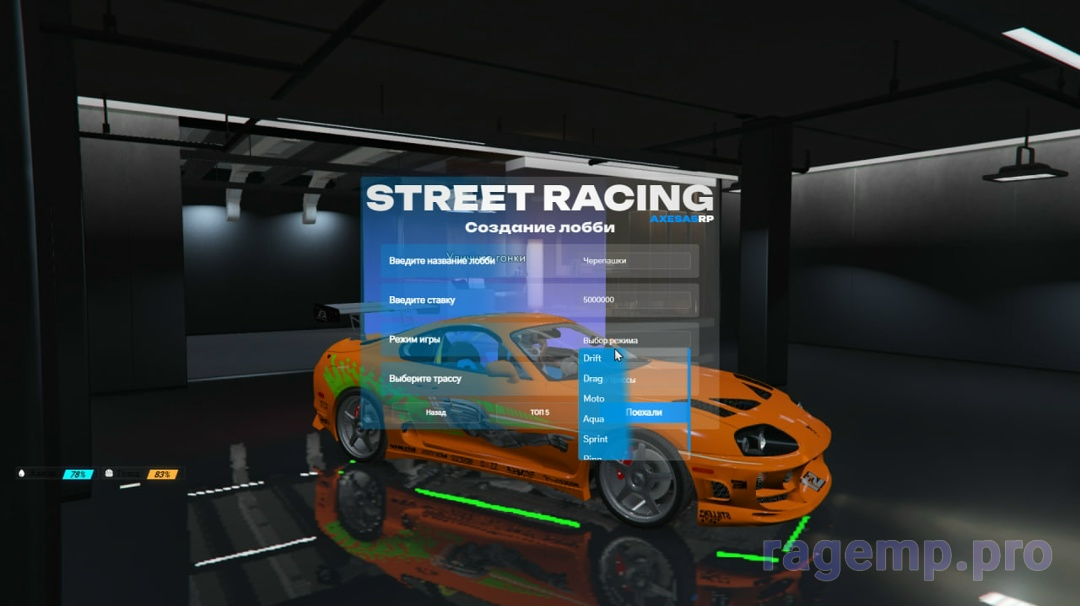Click the lobby name input field
Screen dimensions: 1080x606
click(x=634, y=261)
